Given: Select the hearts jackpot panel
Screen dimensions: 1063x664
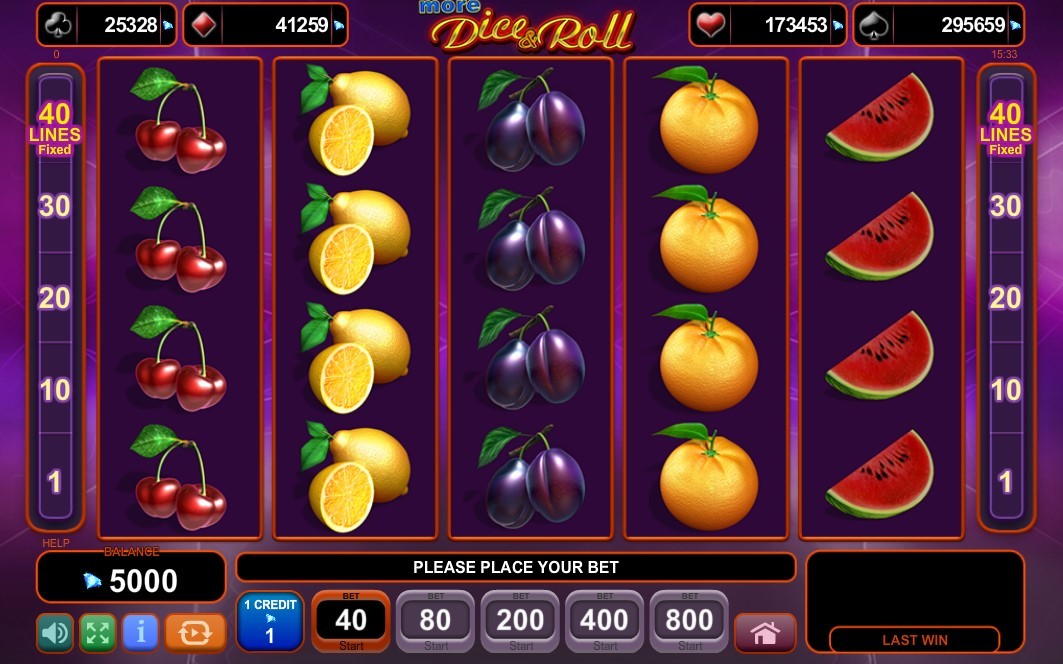Looking at the screenshot, I should point(768,25).
